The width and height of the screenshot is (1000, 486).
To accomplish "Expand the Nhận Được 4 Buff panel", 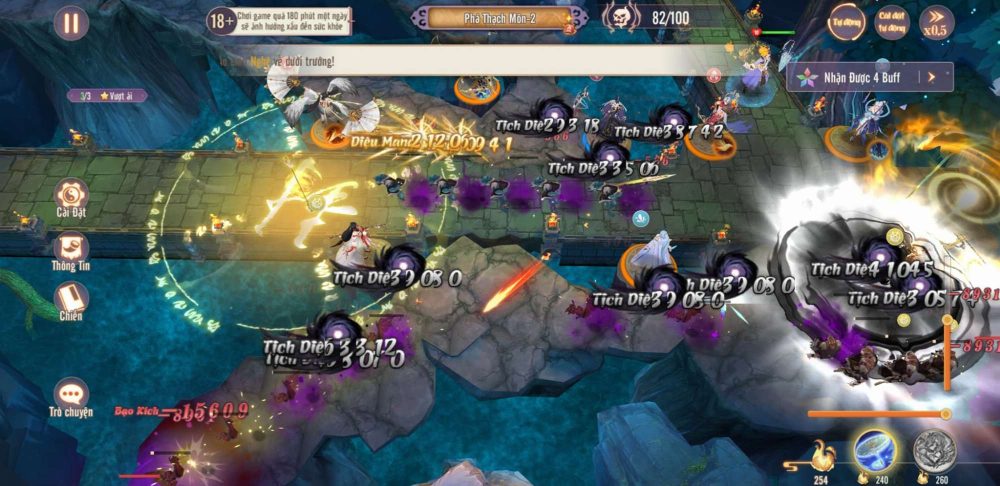I will coord(869,76).
